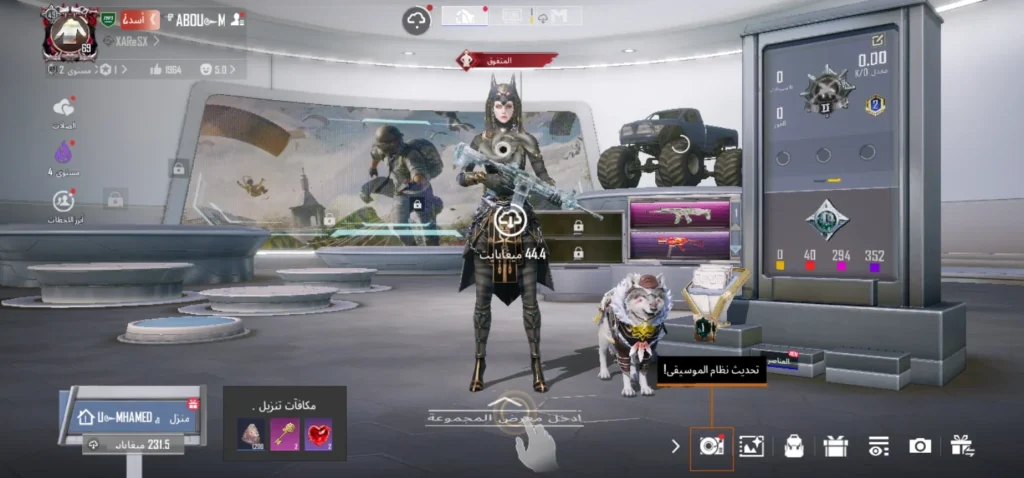Switch to the home tab at top
The height and width of the screenshot is (478, 1024).
click(465, 16)
